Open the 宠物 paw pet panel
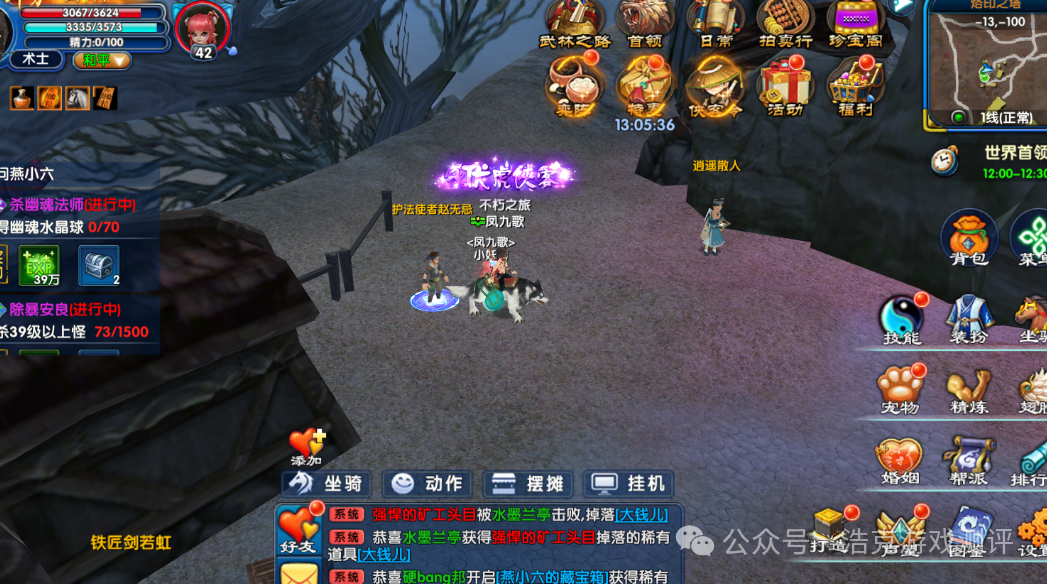Image resolution: width=1047 pixels, height=584 pixels. click(898, 390)
